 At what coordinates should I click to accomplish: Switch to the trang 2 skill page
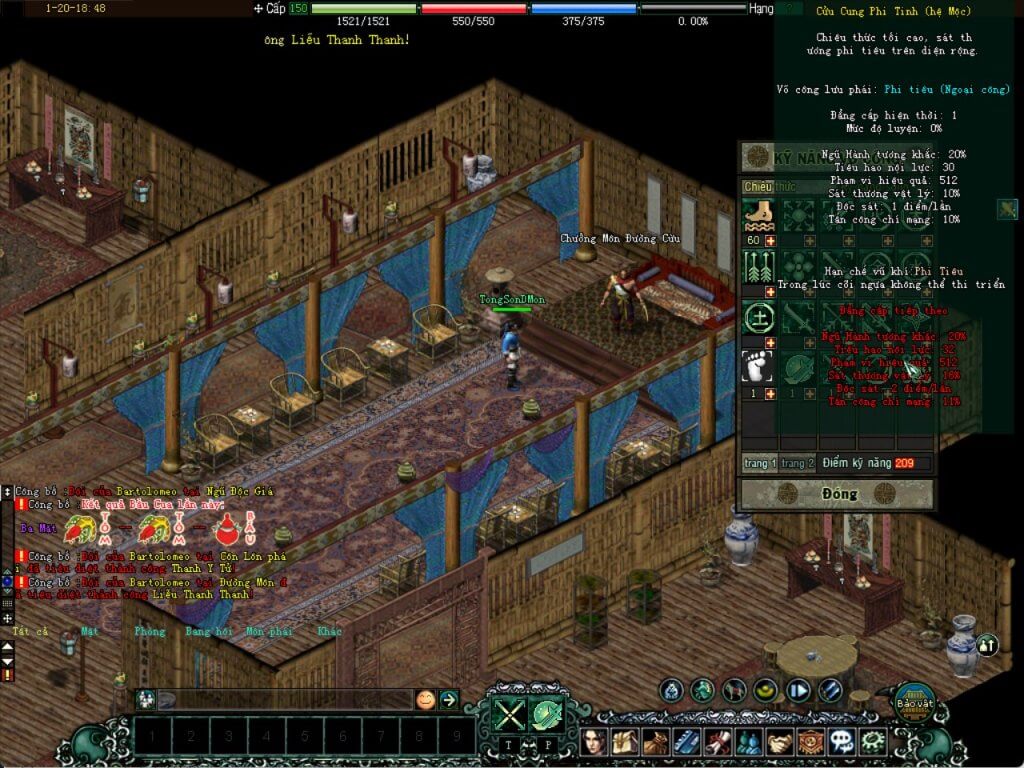(x=797, y=463)
